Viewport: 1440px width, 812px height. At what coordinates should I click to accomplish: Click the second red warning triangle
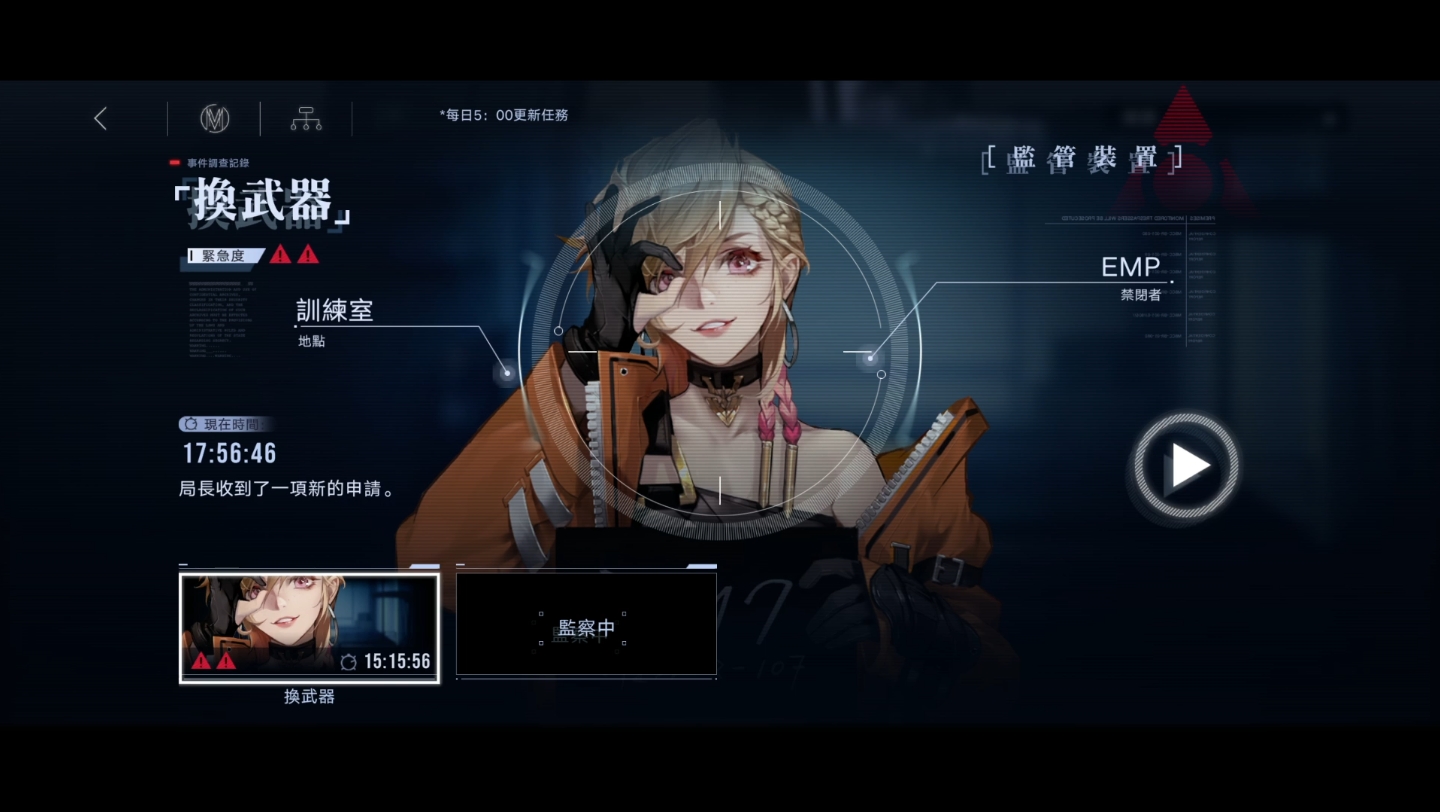(x=309, y=254)
